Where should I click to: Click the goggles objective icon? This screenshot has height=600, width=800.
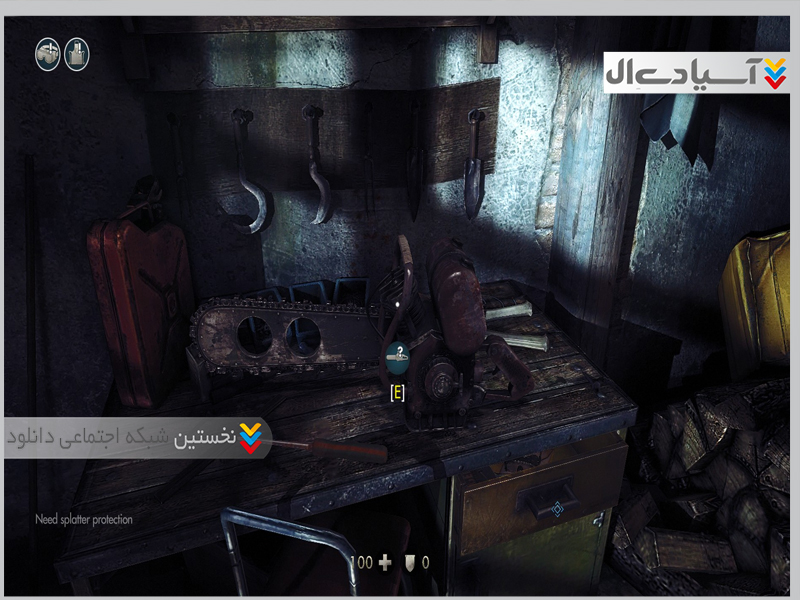pos(47,54)
